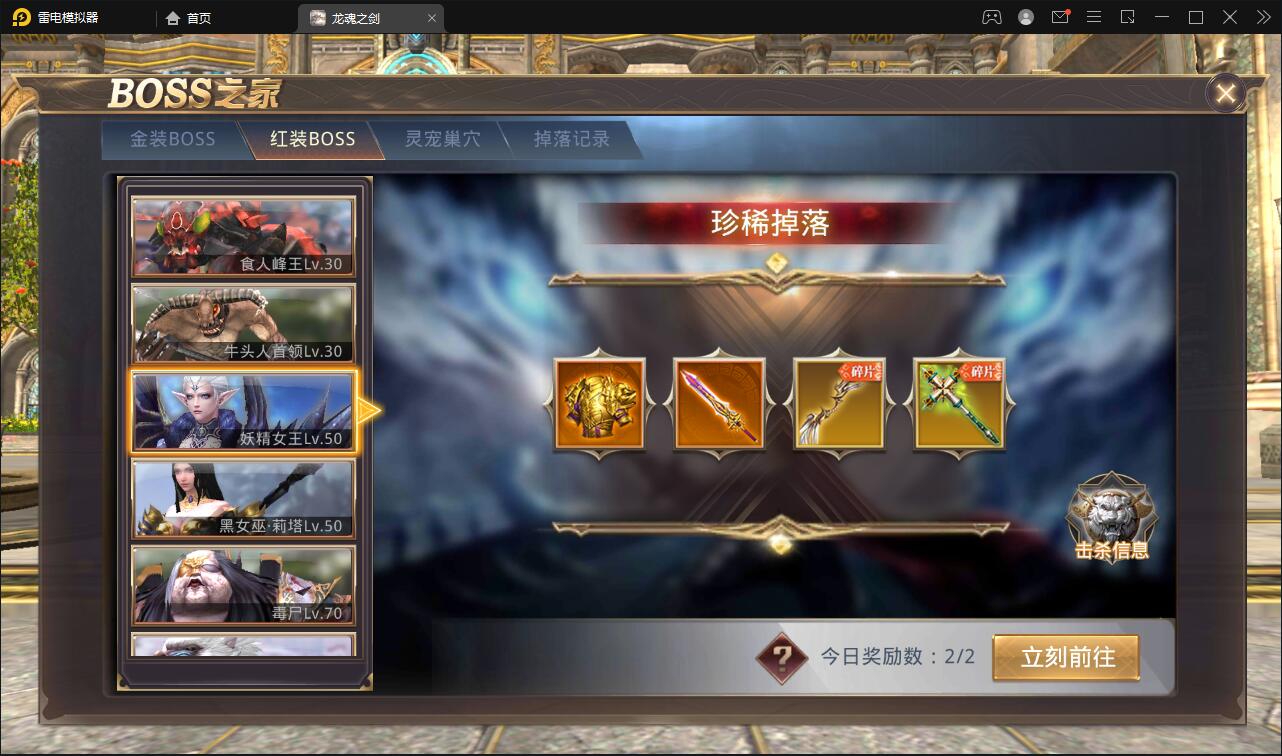Click the user account icon in title bar
Screen dimensions: 1282x756
tap(1025, 17)
